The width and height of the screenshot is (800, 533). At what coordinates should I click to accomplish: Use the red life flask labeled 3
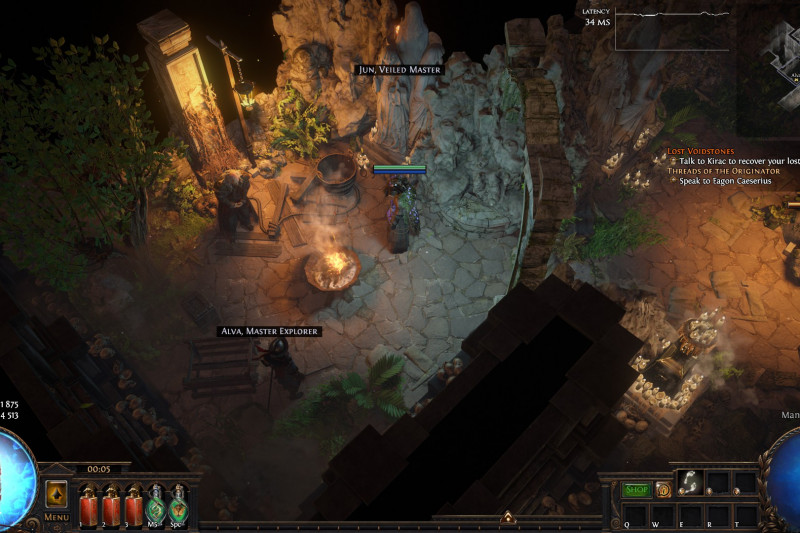(132, 503)
